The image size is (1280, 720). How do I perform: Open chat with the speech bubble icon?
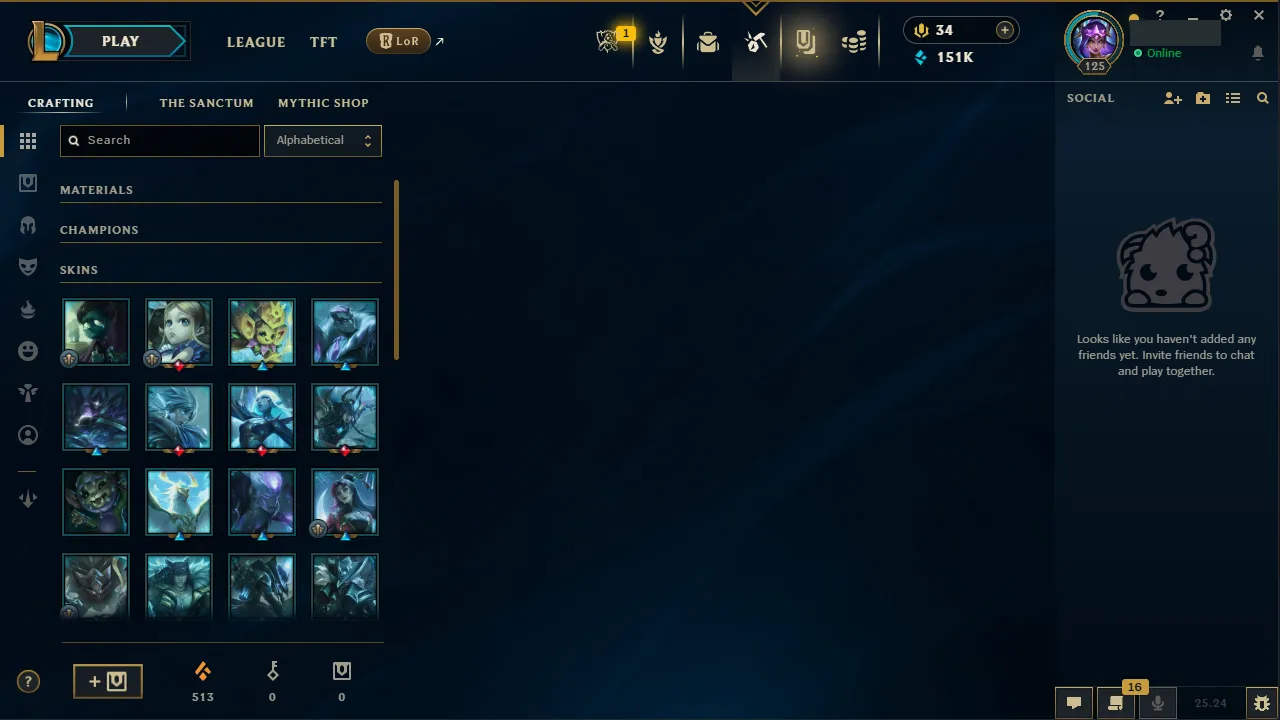(1074, 703)
